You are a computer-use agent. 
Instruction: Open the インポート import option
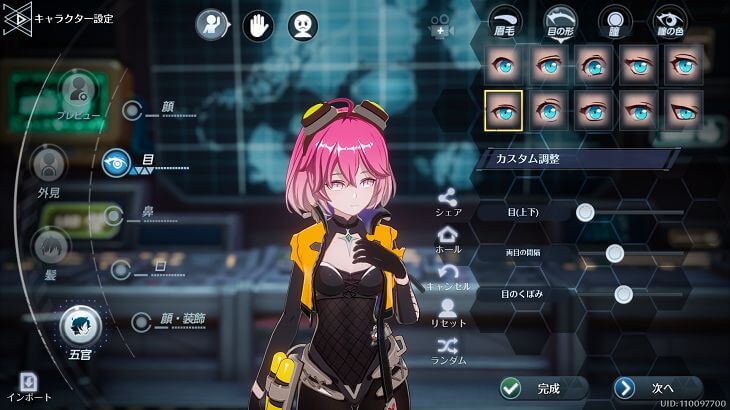pos(29,385)
